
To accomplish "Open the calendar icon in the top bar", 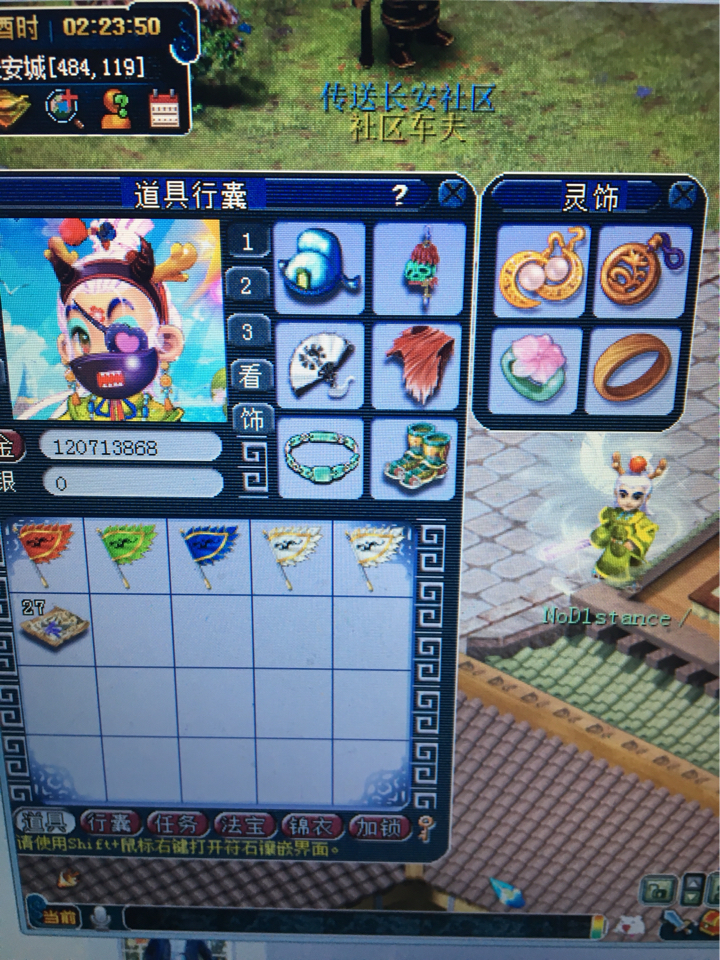I will pyautogui.click(x=165, y=108).
